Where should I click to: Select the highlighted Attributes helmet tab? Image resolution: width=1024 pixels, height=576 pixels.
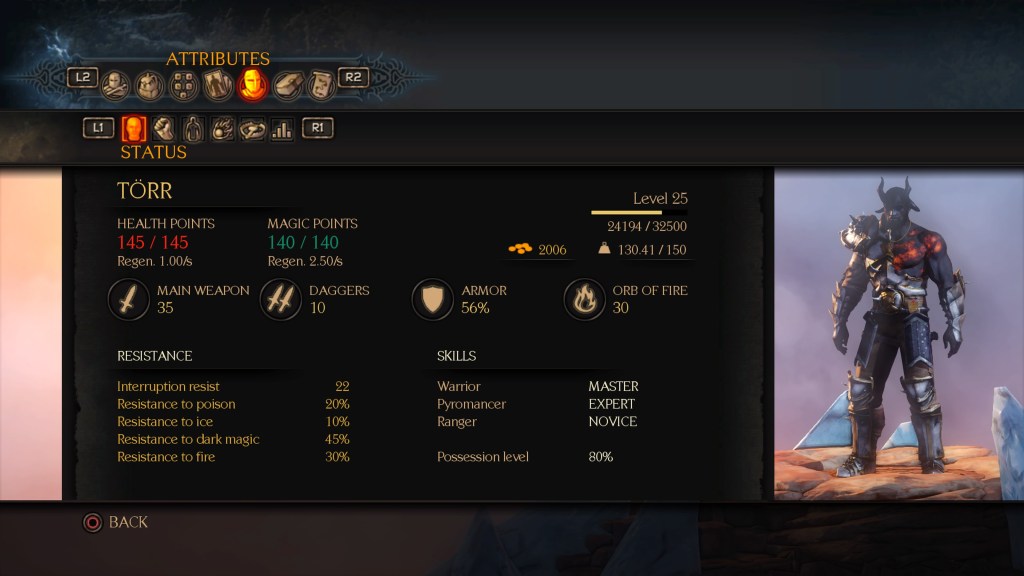(x=252, y=85)
